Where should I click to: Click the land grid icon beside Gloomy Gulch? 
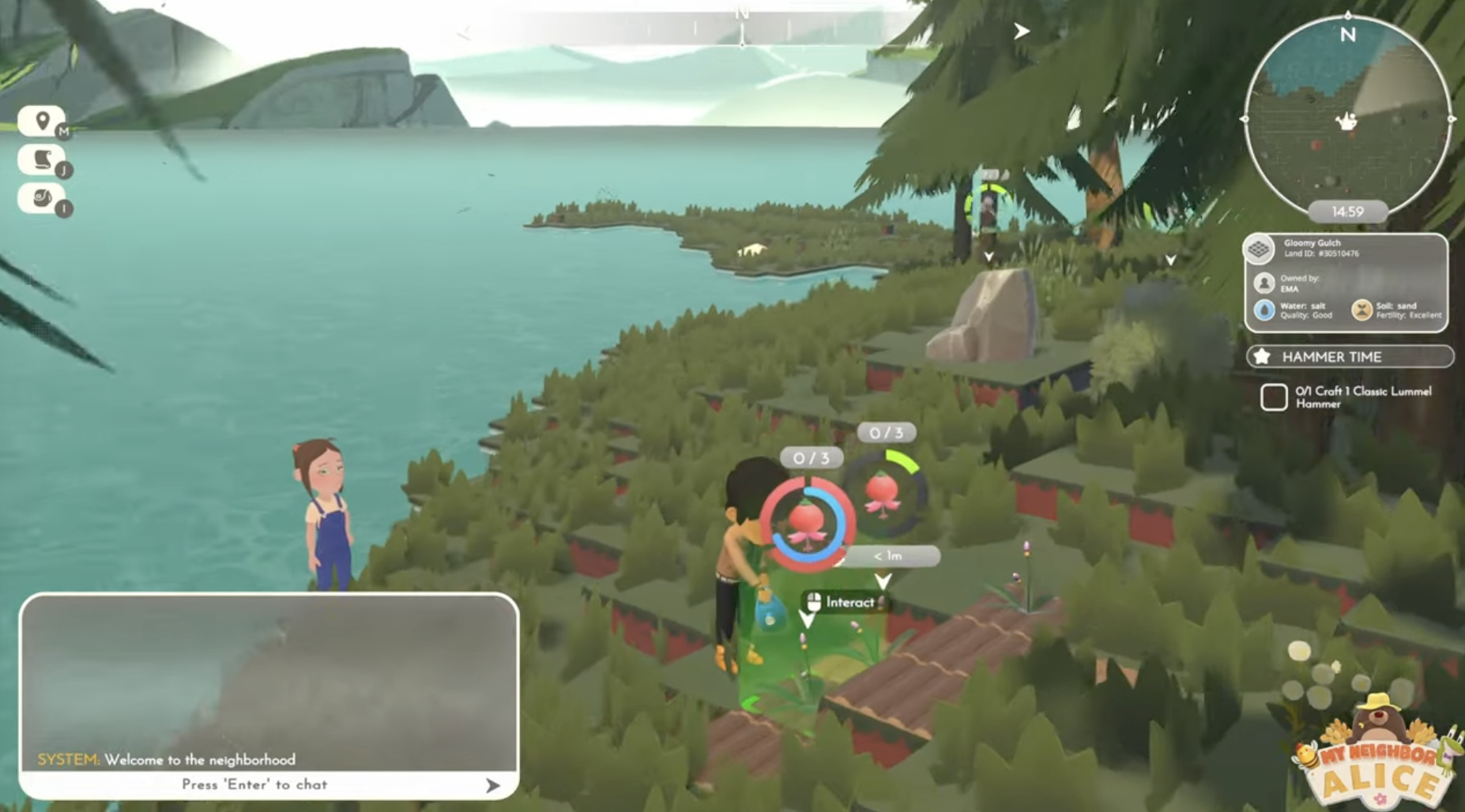1259,250
